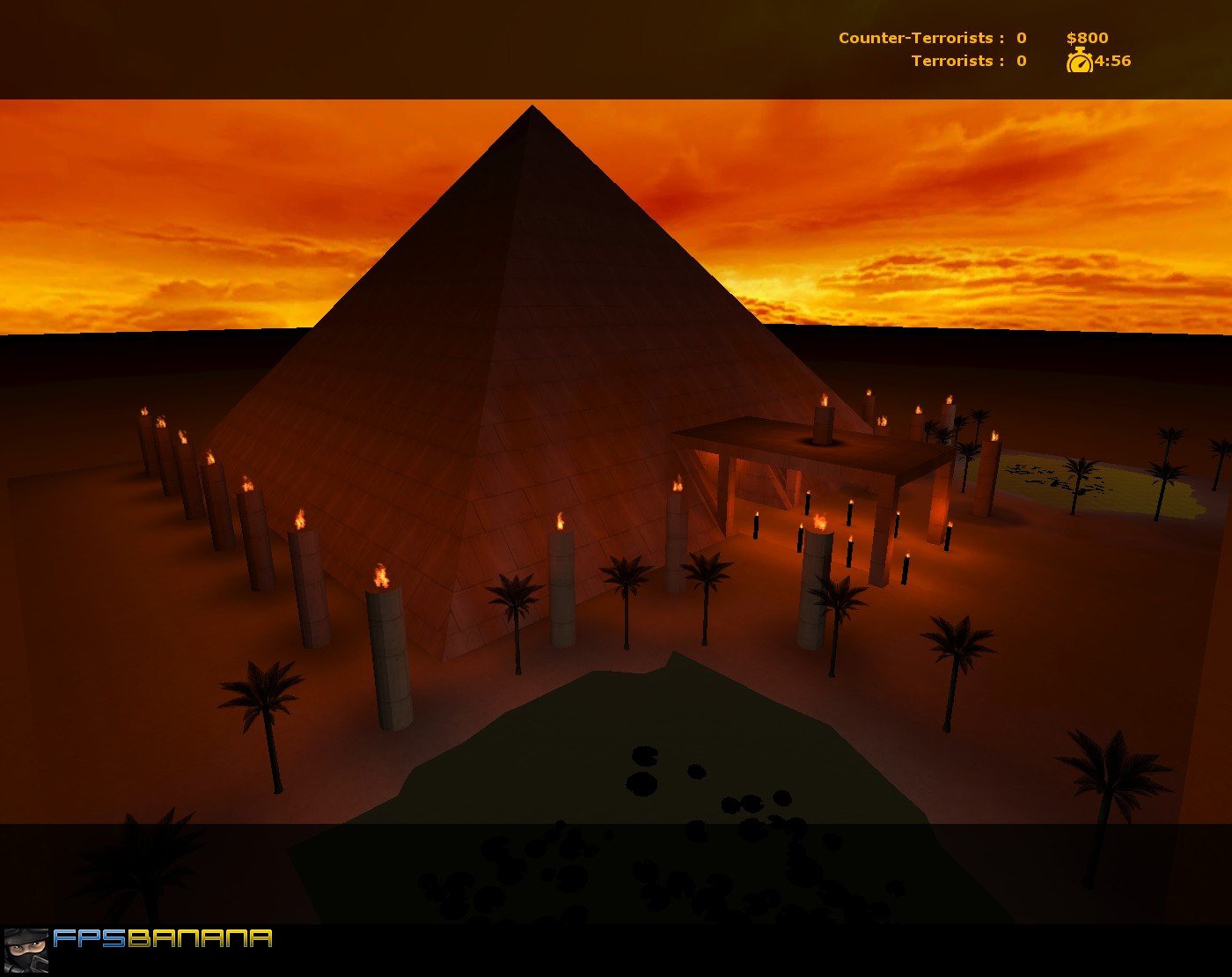1232x977 pixels.
Task: Click the lit torch atop the gate structure
Action: 822,414
